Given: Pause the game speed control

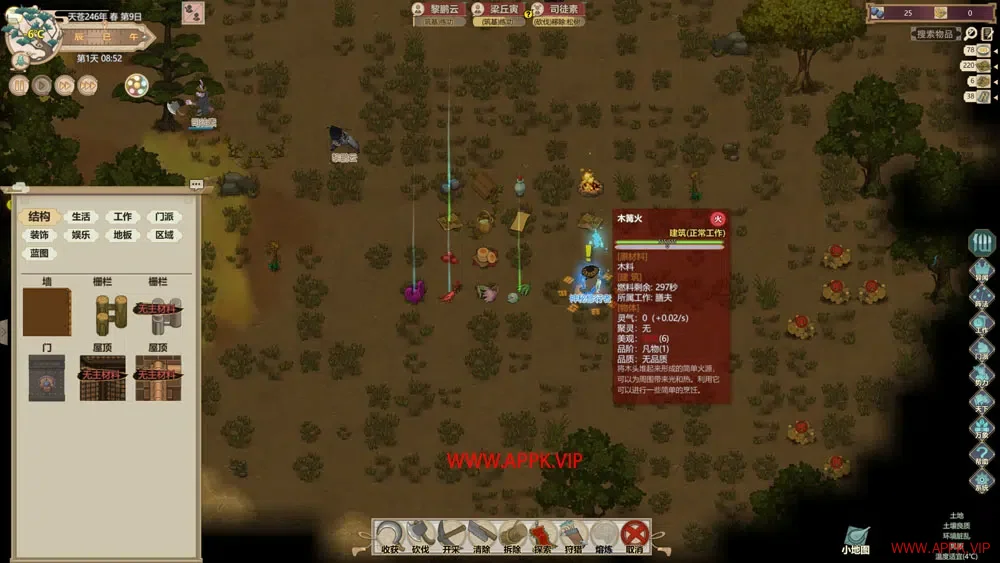Looking at the screenshot, I should tap(18, 85).
